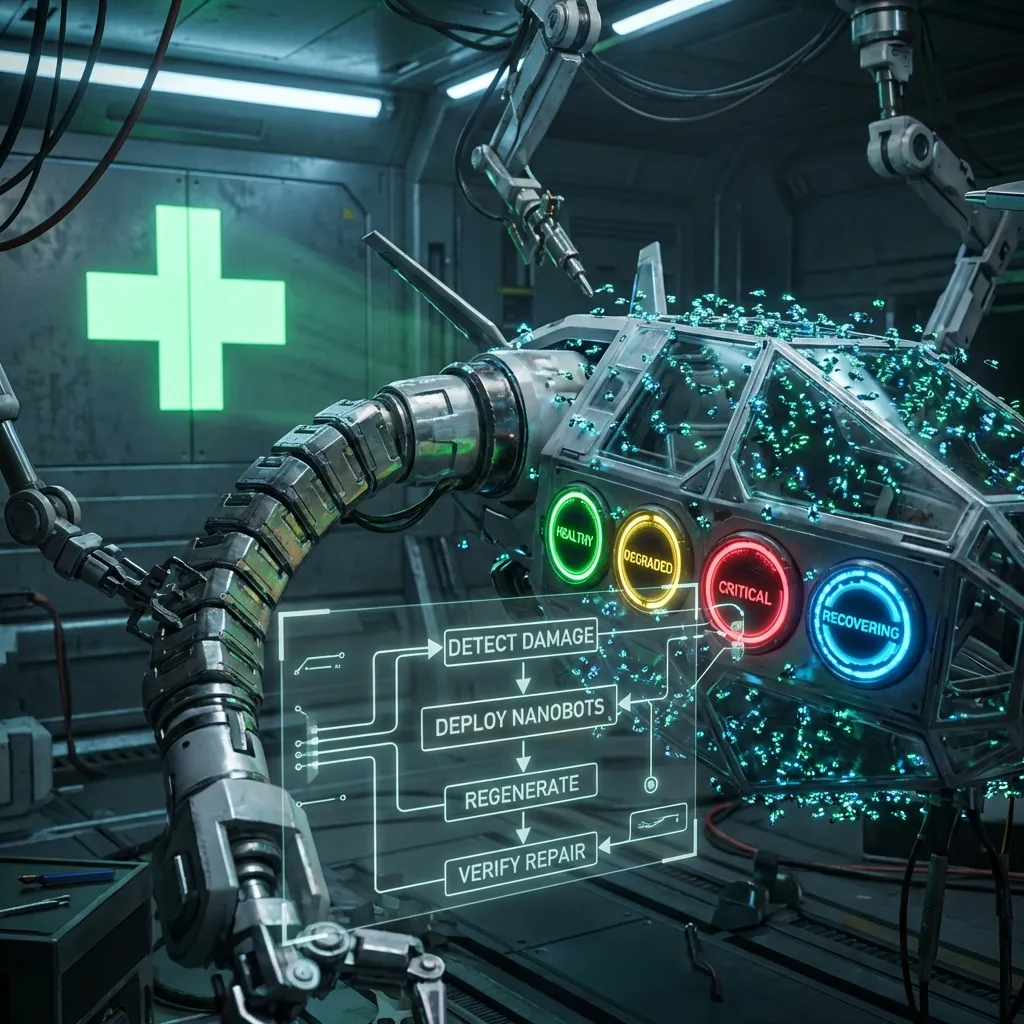
Task: Activate the Deploy Nanobots step
Action: tap(519, 714)
